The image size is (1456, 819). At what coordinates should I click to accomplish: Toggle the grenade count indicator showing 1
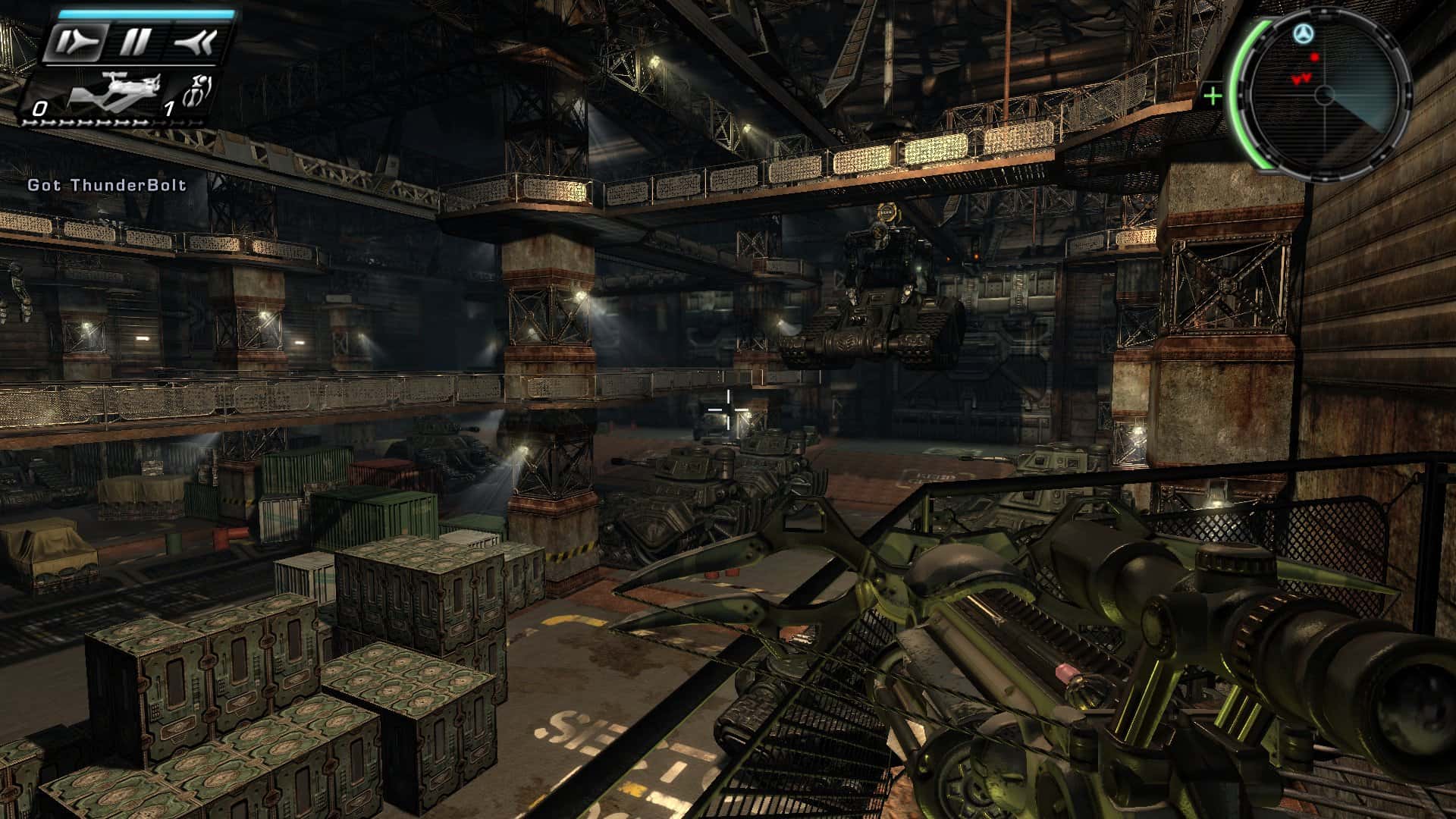click(168, 108)
